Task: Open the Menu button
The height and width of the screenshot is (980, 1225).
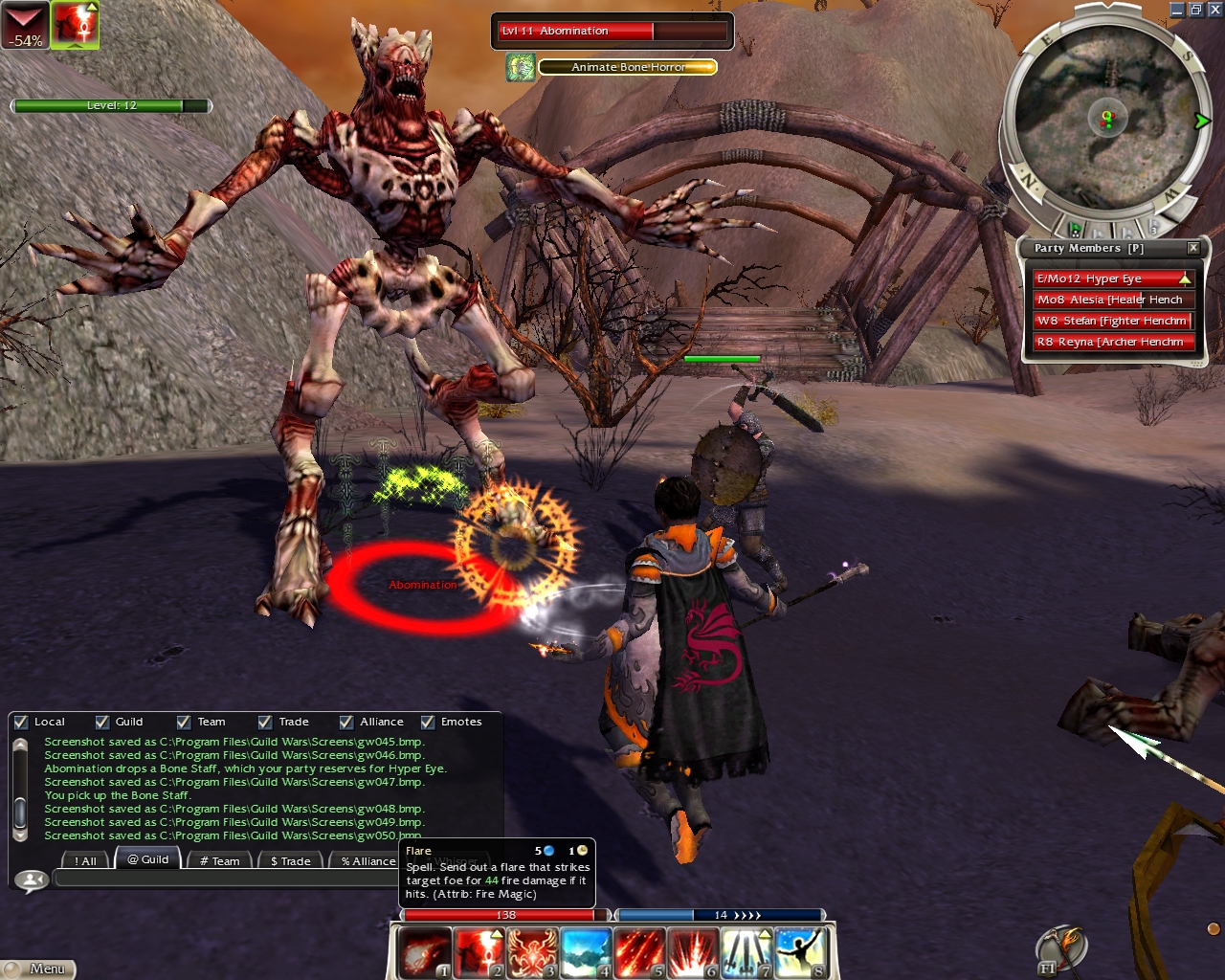Action: click(x=38, y=969)
